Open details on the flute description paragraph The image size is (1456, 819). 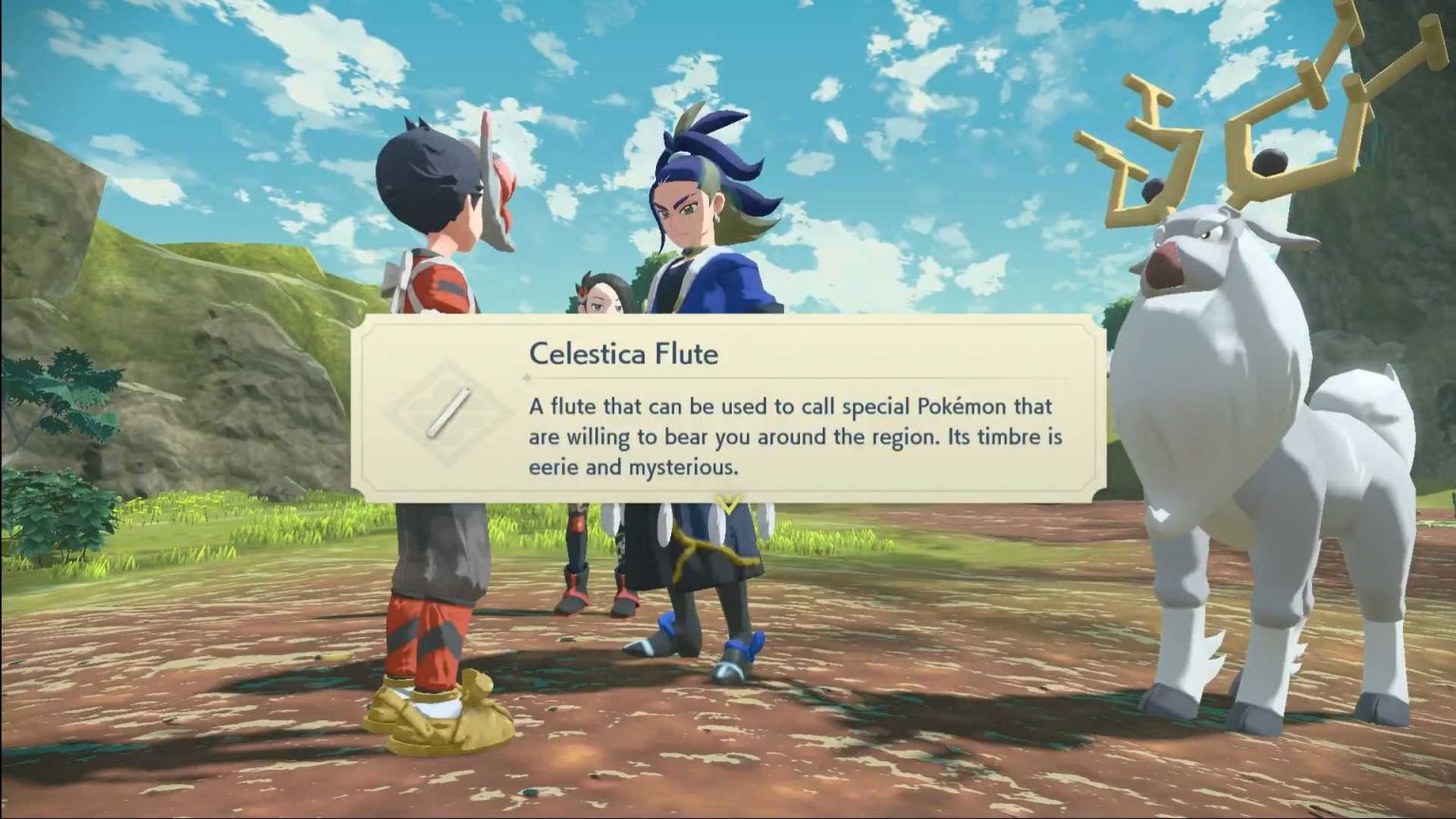pos(796,436)
